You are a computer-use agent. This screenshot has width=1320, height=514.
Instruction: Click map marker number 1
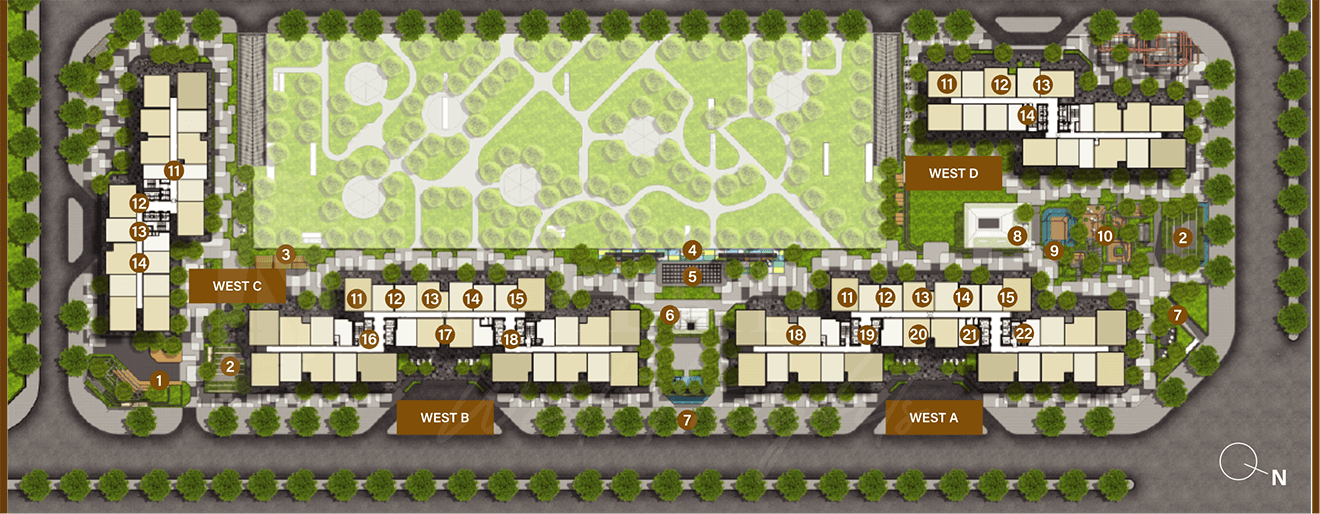(x=158, y=380)
